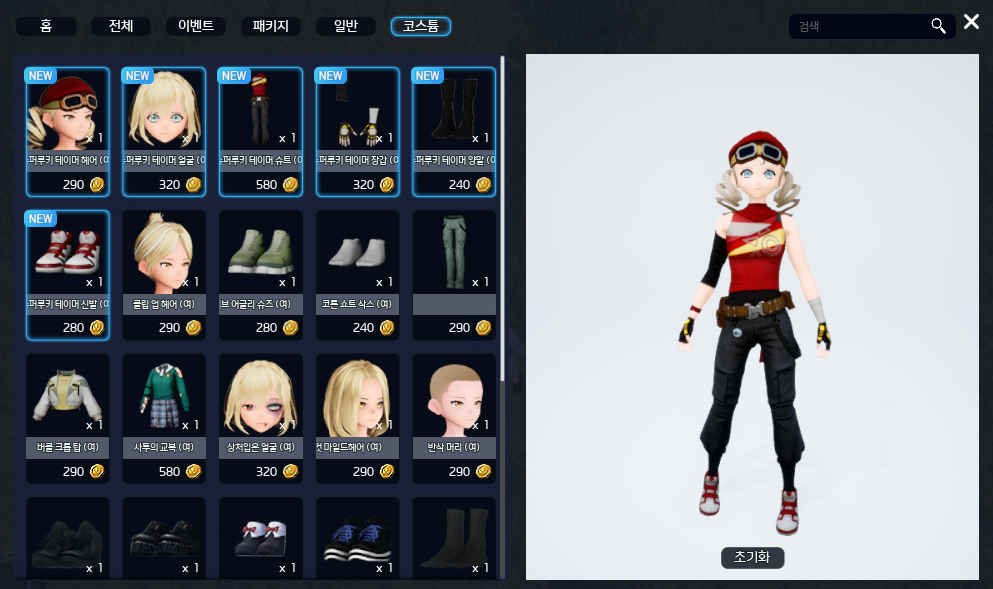Click the 검색 search field
Viewport: 993px width, 589px height.
click(x=860, y=26)
